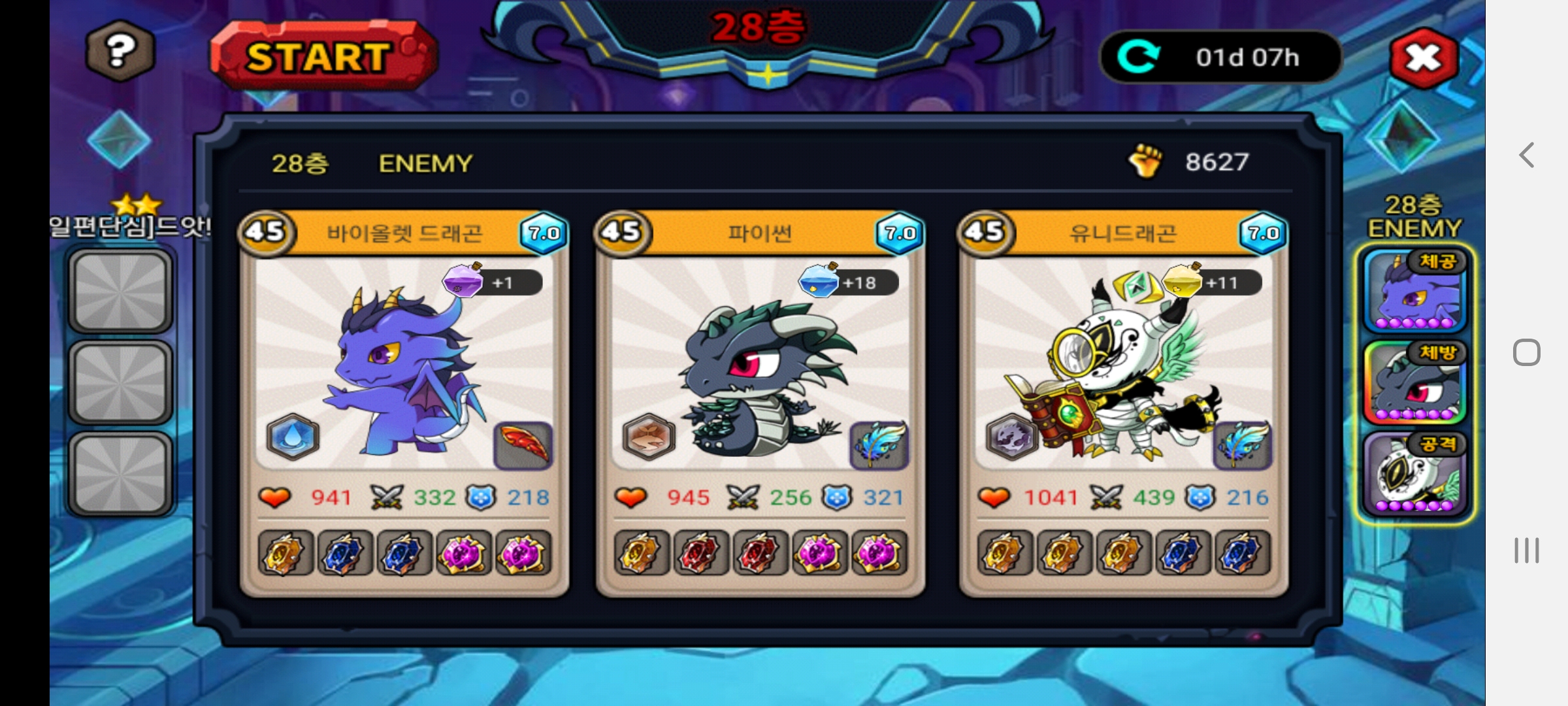Open the question mark help button
Image resolution: width=1568 pixels, height=706 pixels.
120,50
